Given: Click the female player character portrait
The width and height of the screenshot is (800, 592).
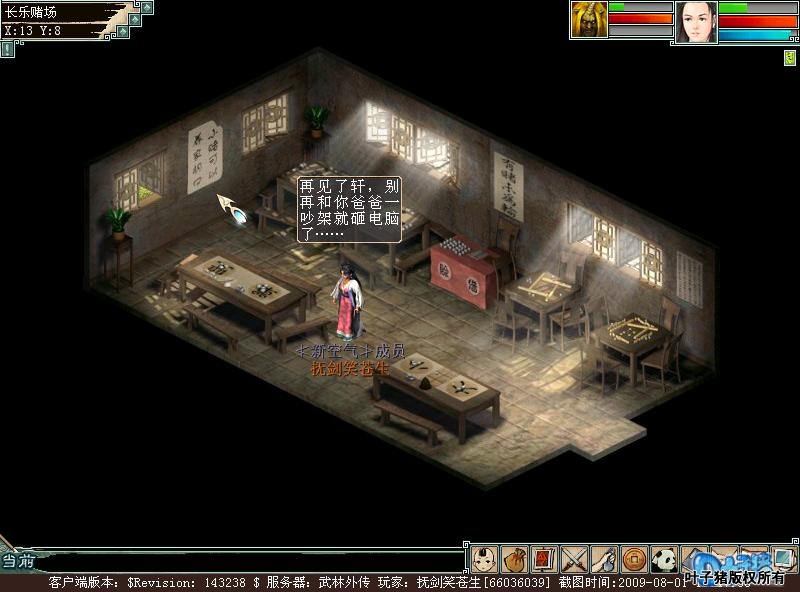Looking at the screenshot, I should (696, 22).
